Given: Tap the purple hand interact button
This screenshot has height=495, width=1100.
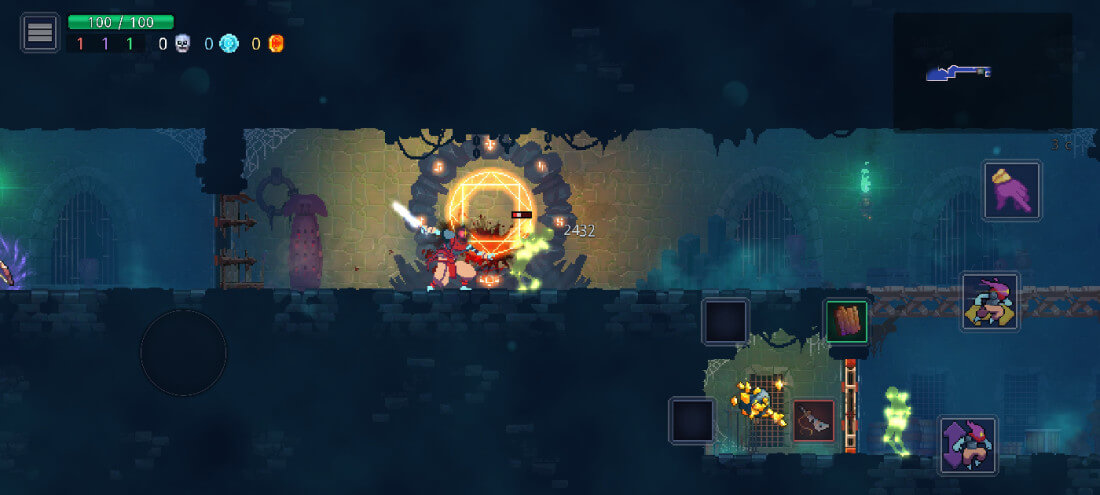Looking at the screenshot, I should [x=1012, y=190].
